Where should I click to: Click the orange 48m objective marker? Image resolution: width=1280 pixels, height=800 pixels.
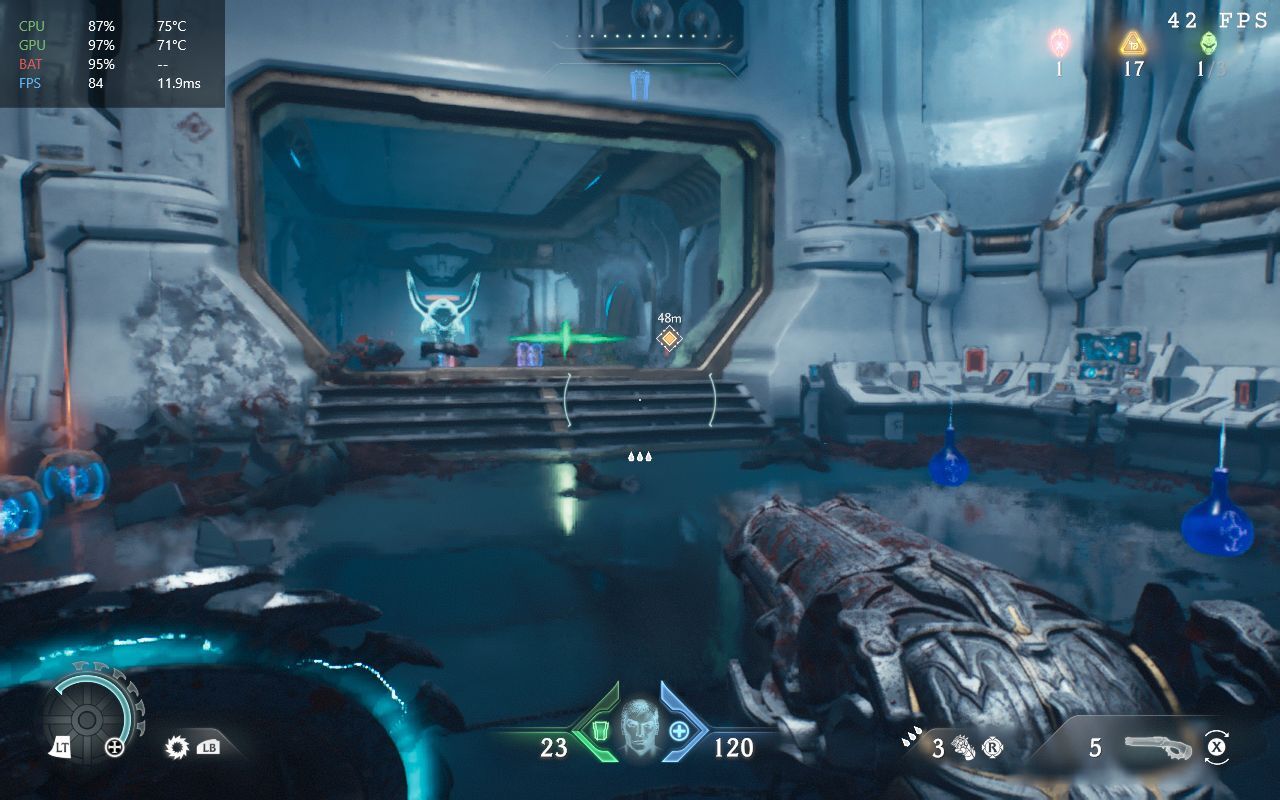(x=668, y=339)
